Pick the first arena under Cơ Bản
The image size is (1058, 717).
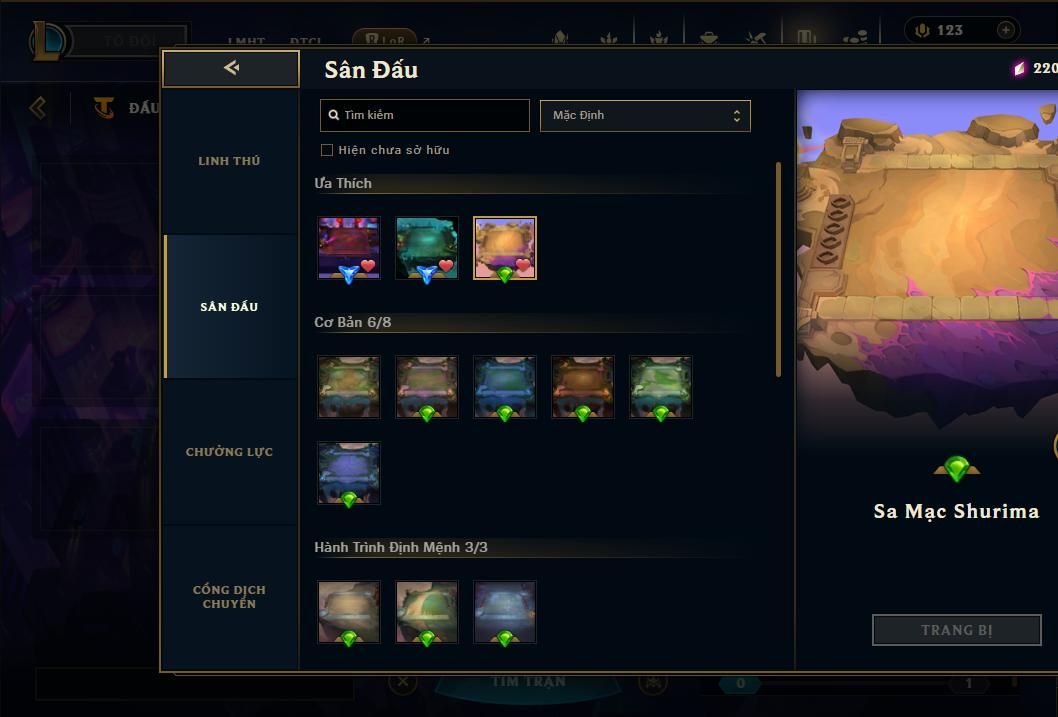(x=349, y=386)
